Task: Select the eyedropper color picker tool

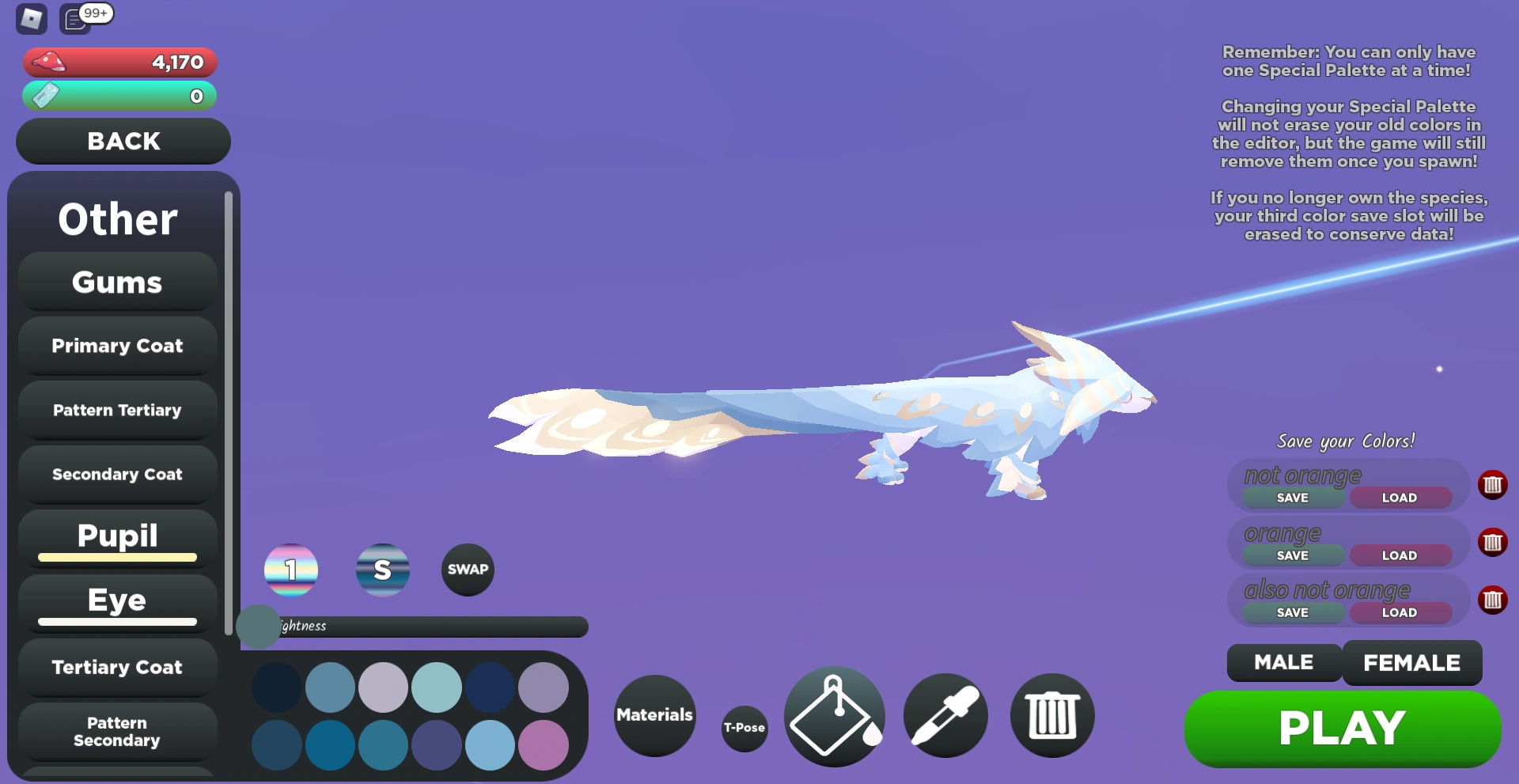Action: (x=946, y=716)
